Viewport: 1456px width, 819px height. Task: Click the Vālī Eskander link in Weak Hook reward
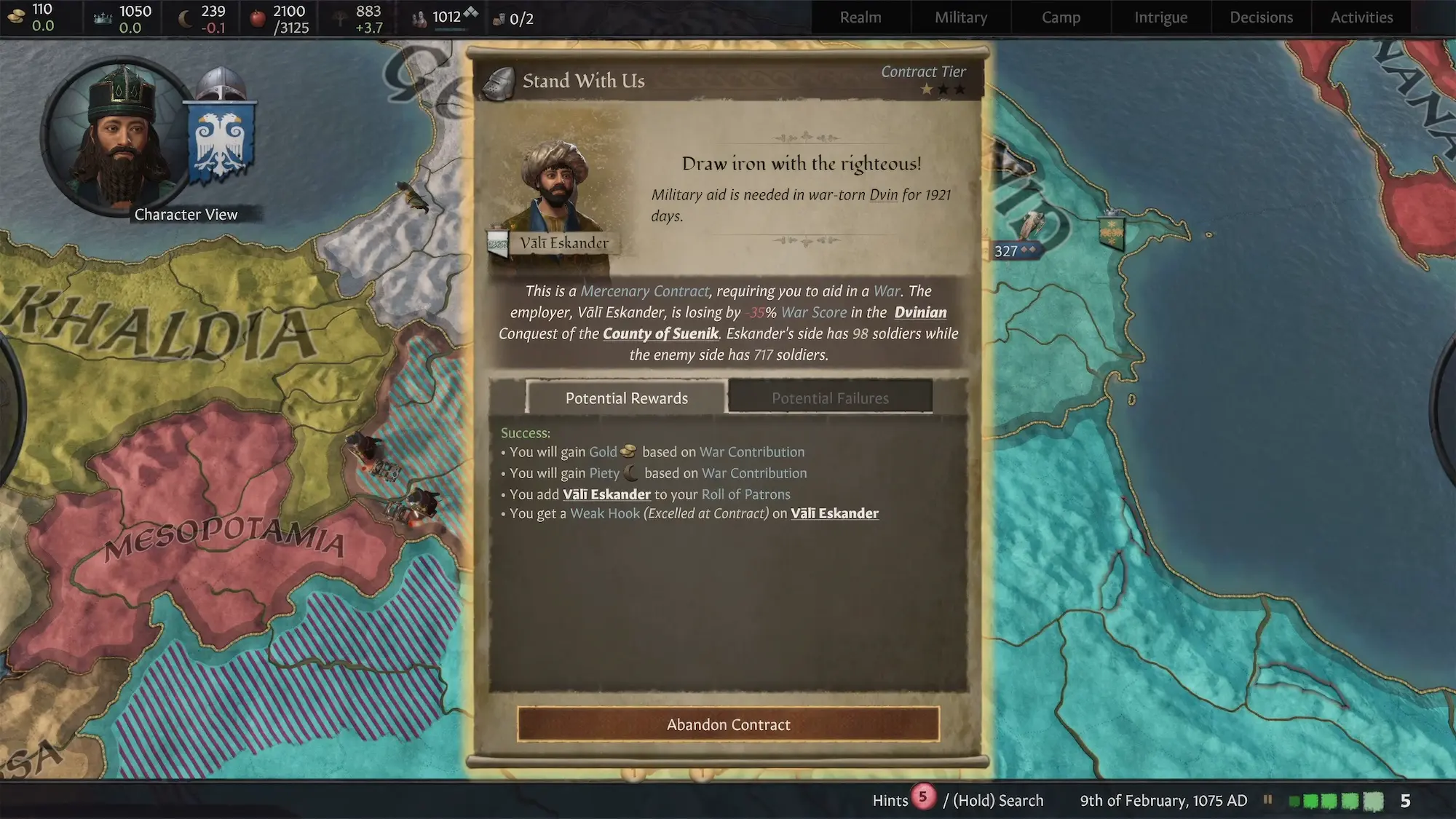pyautogui.click(x=834, y=514)
